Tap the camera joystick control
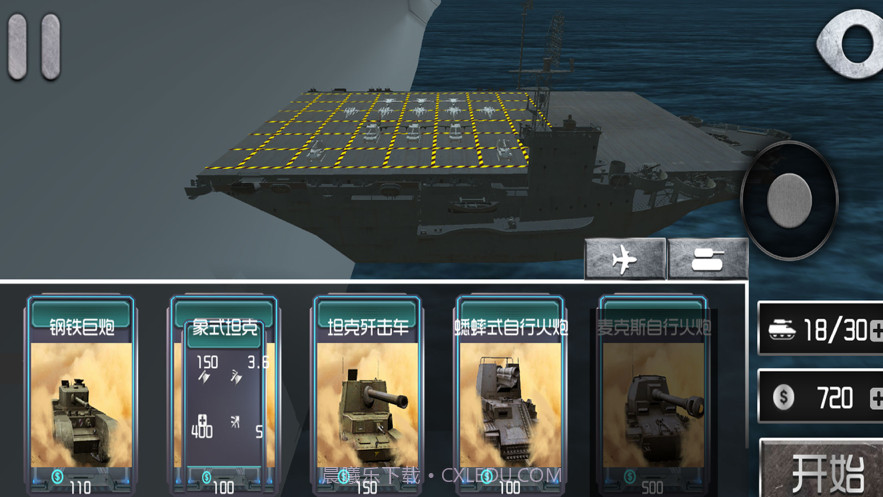The image size is (883, 497). (x=789, y=200)
